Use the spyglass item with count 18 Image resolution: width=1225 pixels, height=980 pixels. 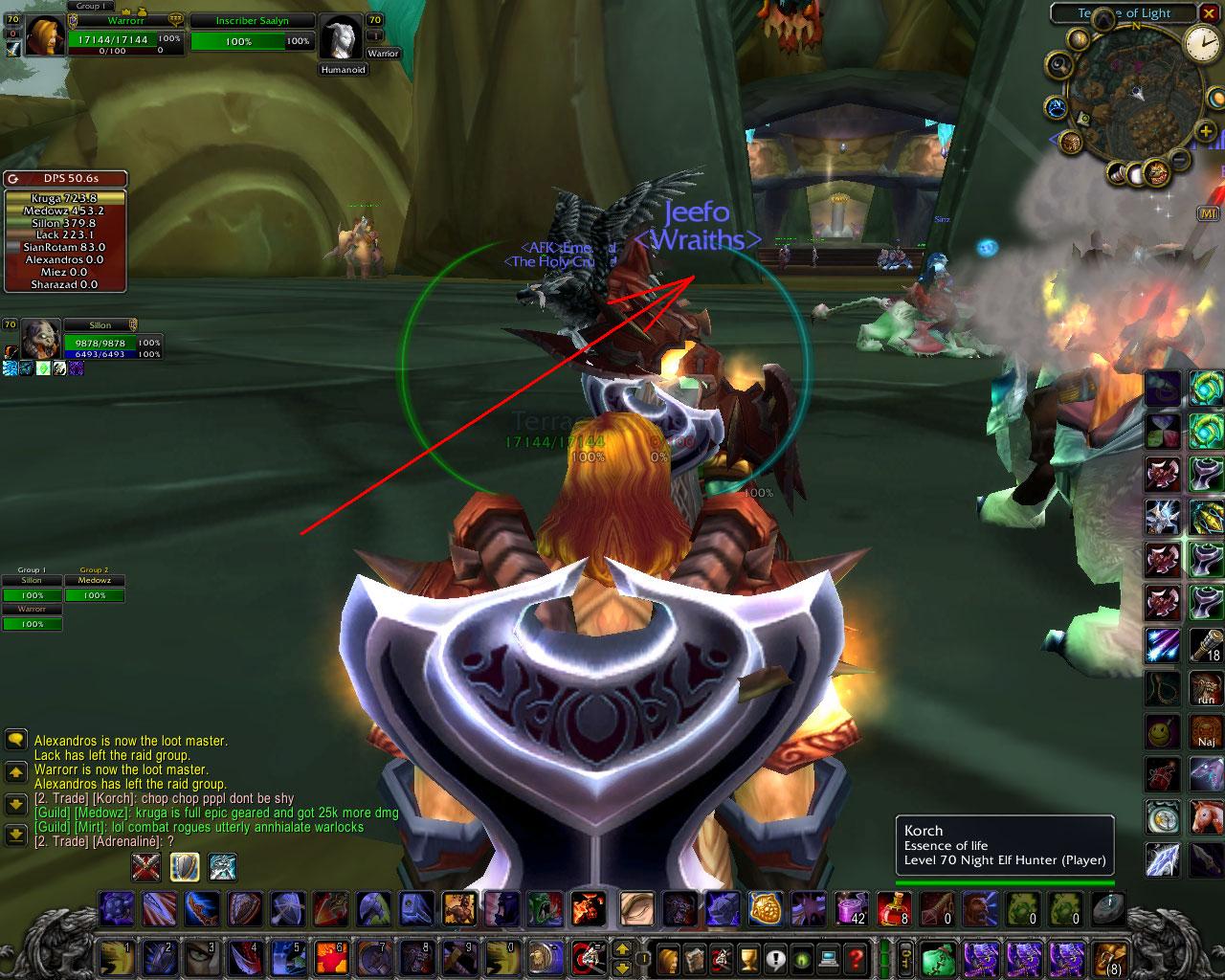coord(1206,646)
